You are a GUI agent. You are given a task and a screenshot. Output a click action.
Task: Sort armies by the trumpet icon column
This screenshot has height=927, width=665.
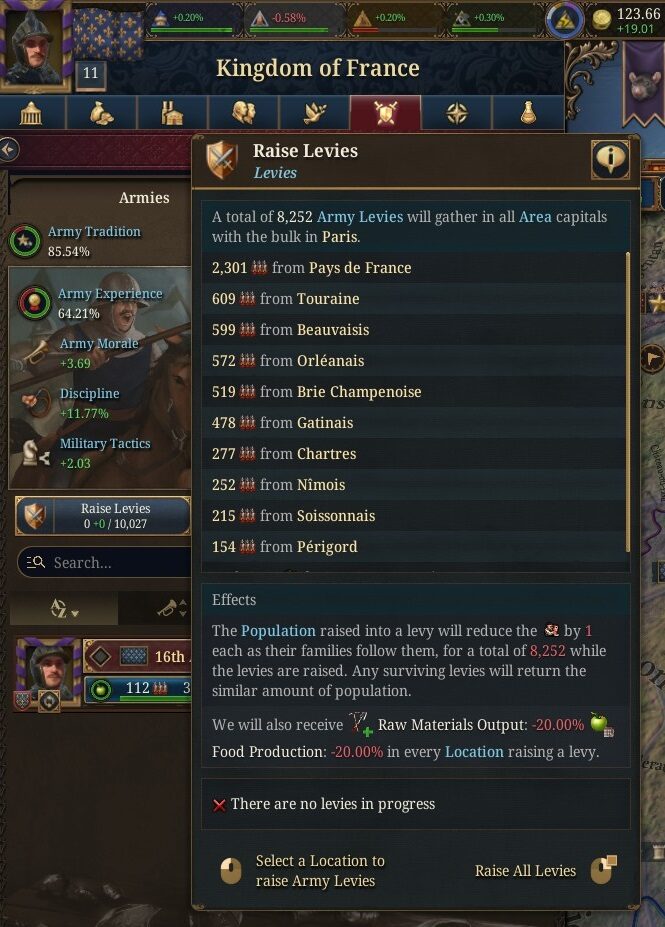click(x=168, y=609)
